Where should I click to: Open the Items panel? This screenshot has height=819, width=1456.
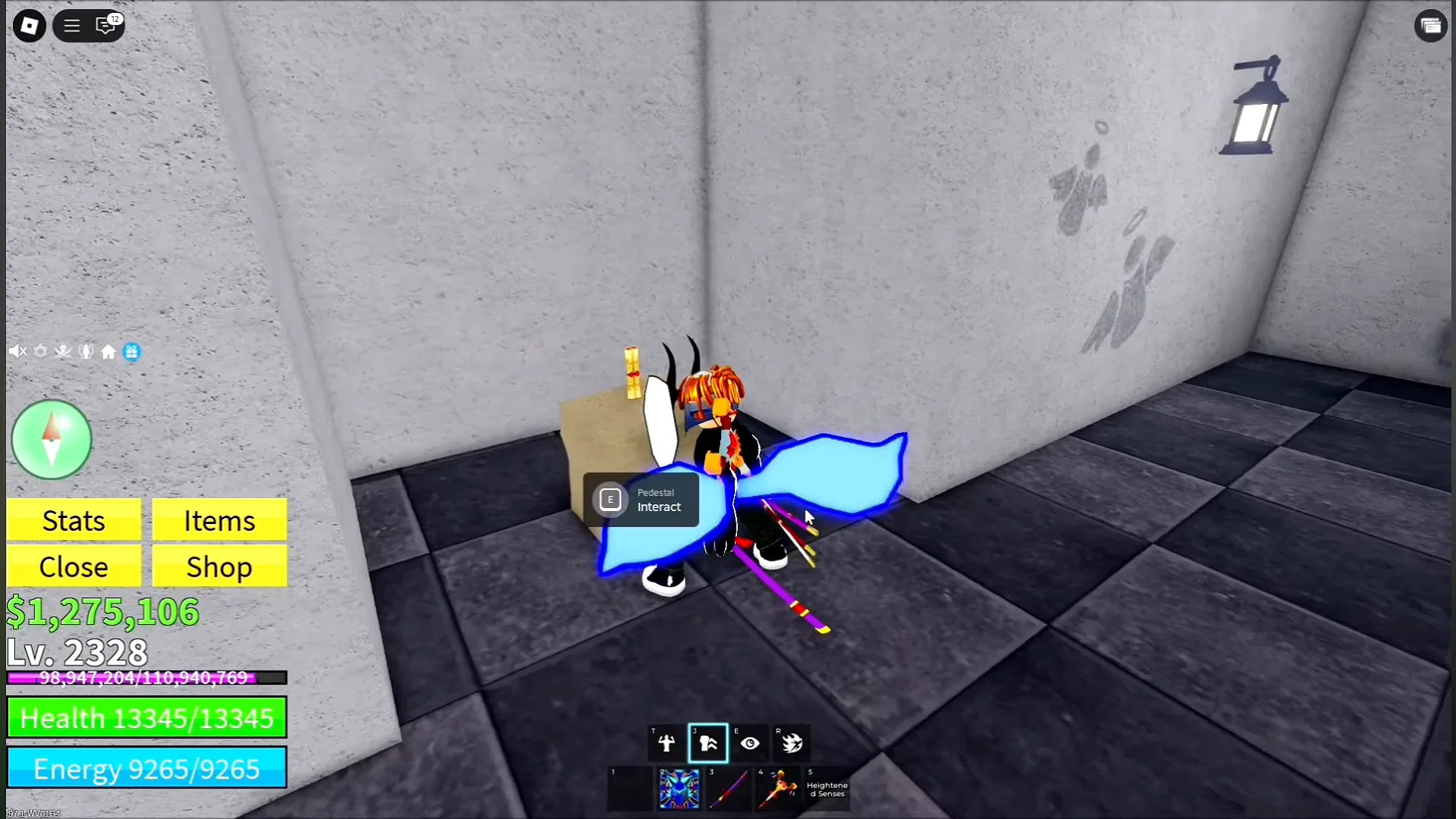click(x=218, y=520)
